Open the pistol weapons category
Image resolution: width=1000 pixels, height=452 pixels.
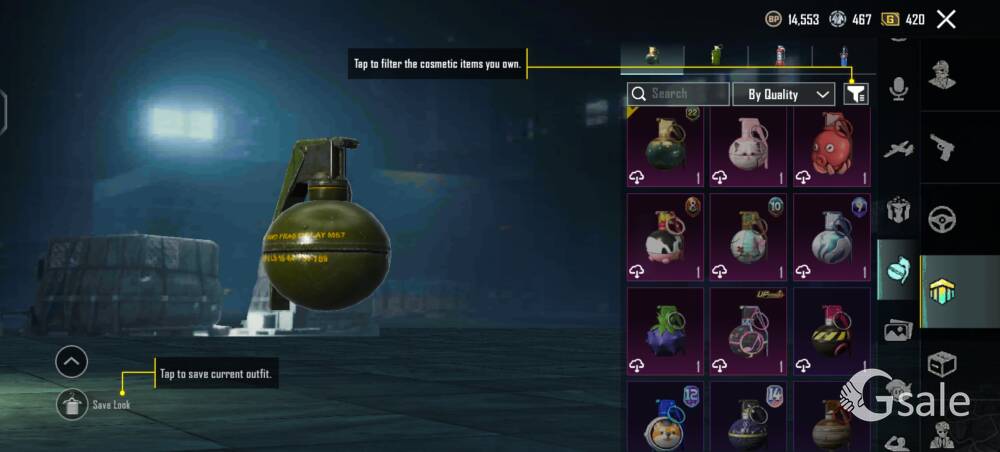click(x=942, y=148)
